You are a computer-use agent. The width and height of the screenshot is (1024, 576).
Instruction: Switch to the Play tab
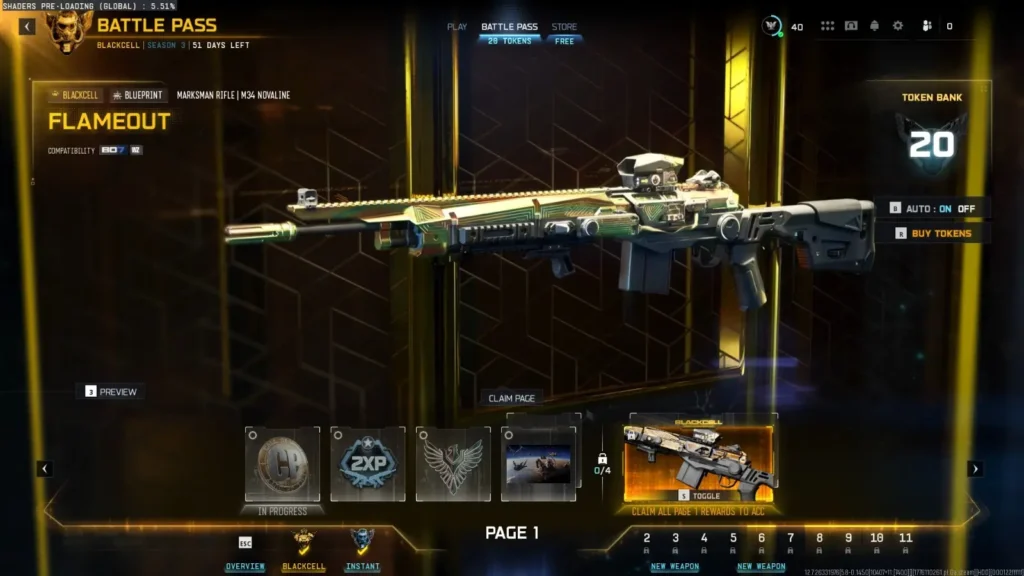(457, 27)
